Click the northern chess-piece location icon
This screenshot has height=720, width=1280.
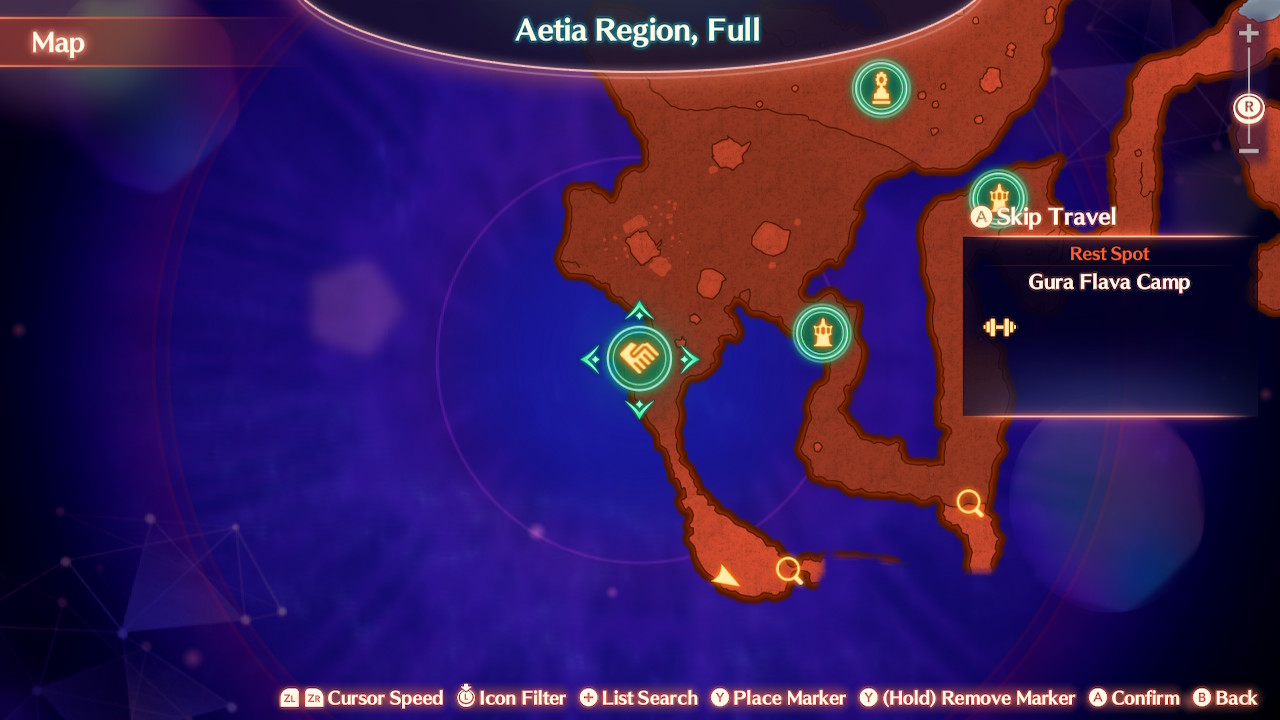coord(881,88)
